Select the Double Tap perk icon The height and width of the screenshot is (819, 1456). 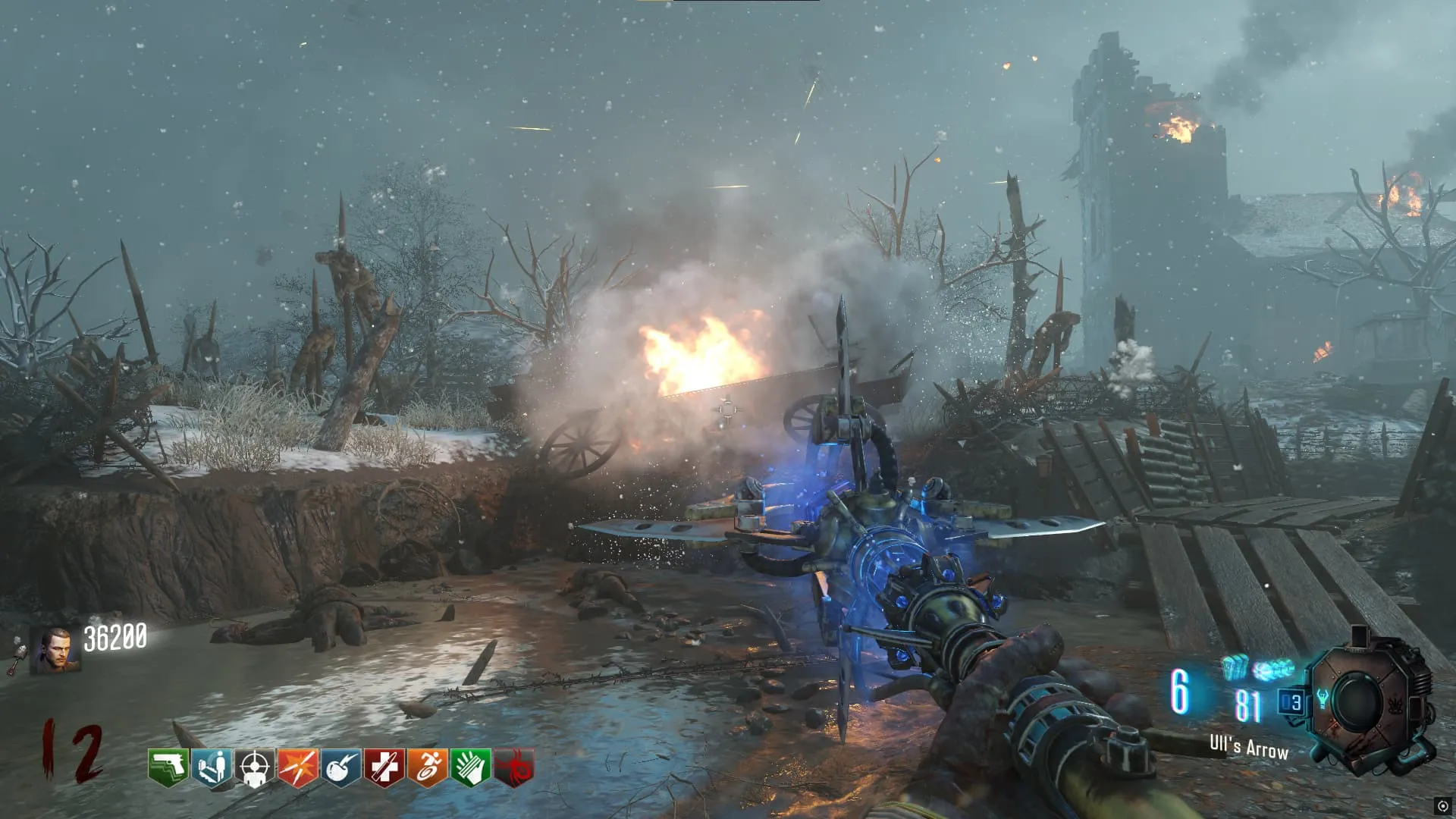(x=297, y=768)
